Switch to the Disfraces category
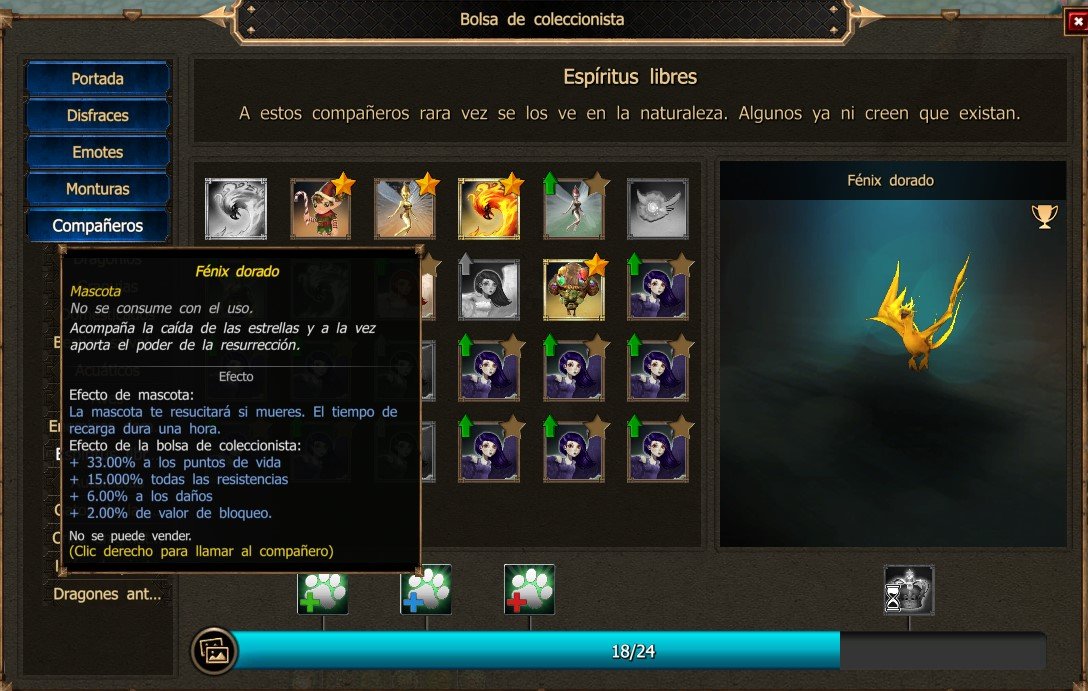The width and height of the screenshot is (1088, 691). click(97, 115)
